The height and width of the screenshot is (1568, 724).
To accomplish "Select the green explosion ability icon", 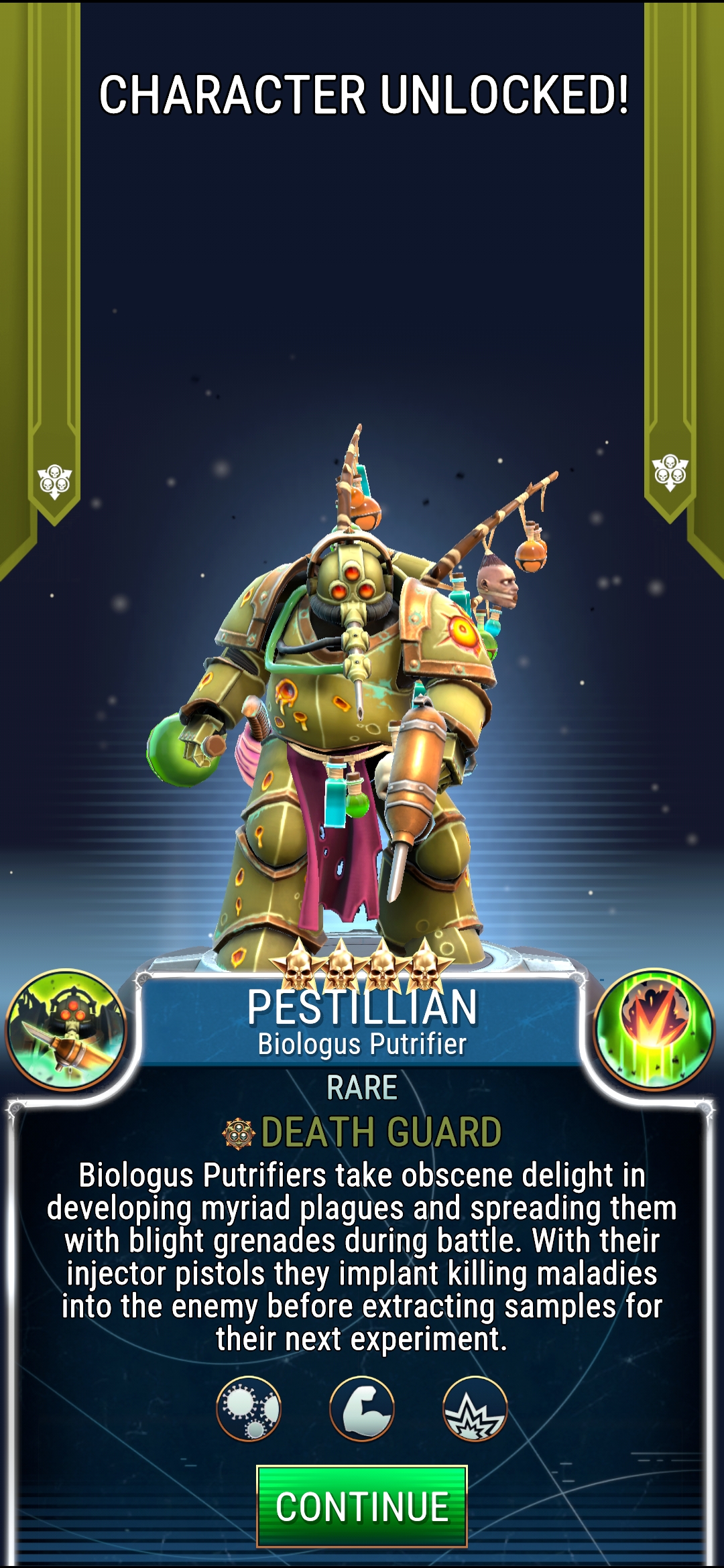I will tap(654, 1029).
